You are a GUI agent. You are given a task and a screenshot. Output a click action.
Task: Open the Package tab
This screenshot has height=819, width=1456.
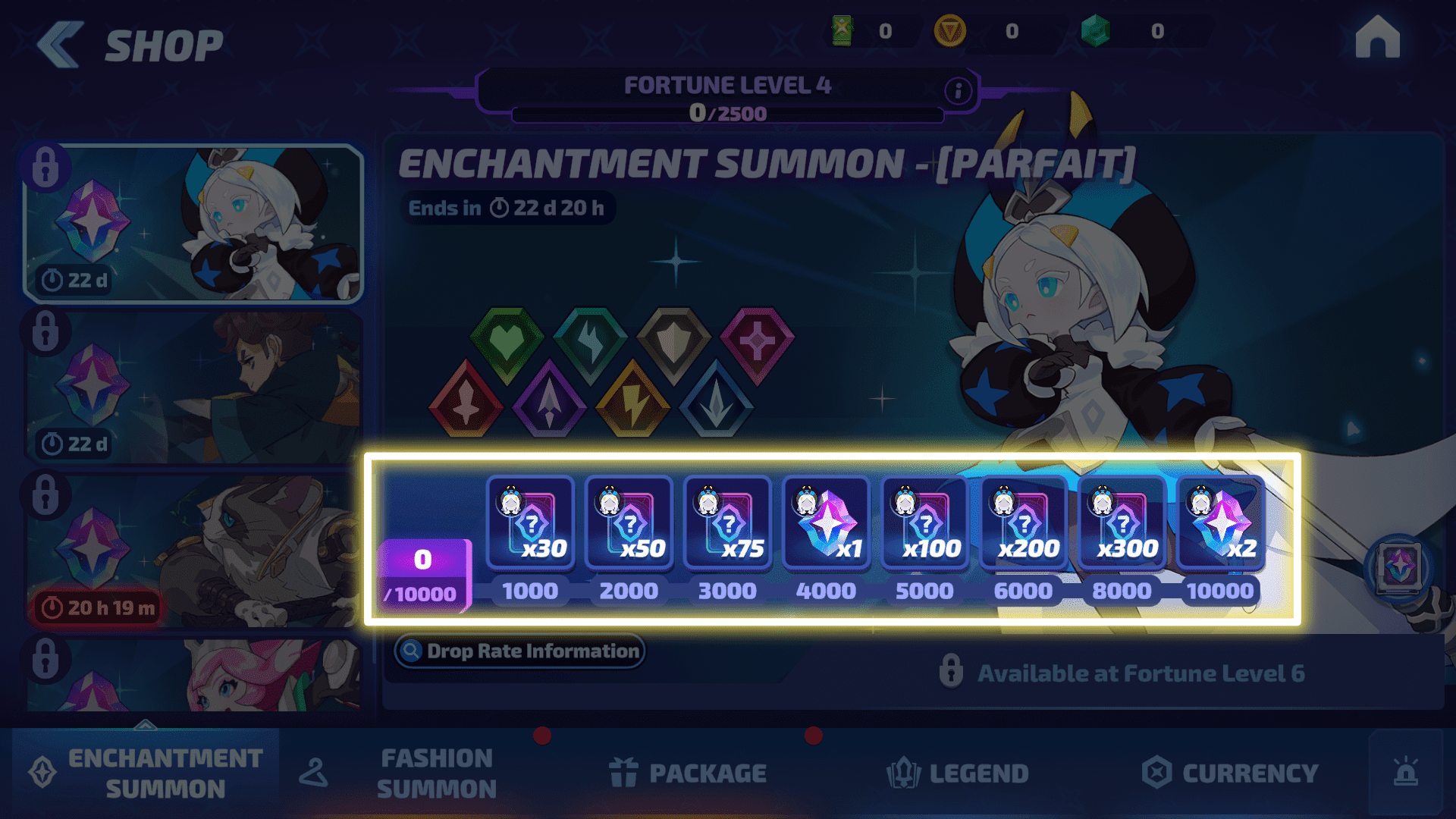click(689, 773)
